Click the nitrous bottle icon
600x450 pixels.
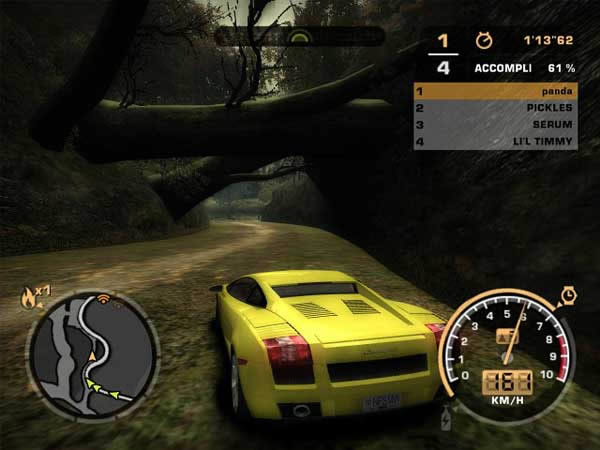(x=446, y=416)
